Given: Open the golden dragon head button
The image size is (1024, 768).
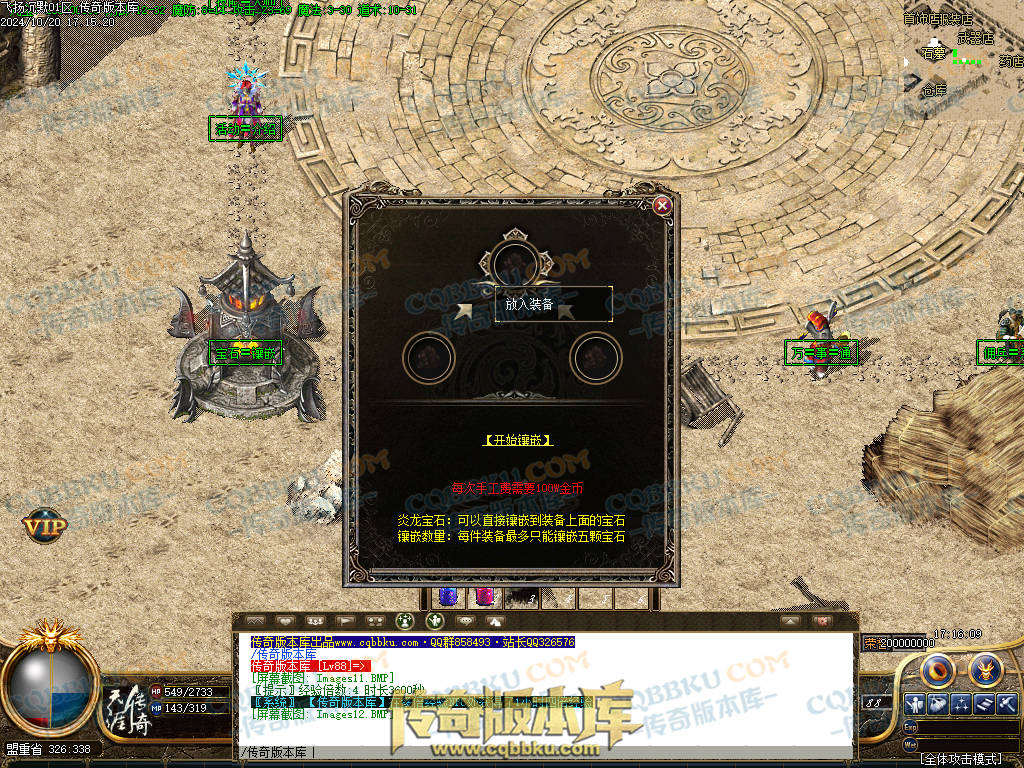Looking at the screenshot, I should 986,668.
